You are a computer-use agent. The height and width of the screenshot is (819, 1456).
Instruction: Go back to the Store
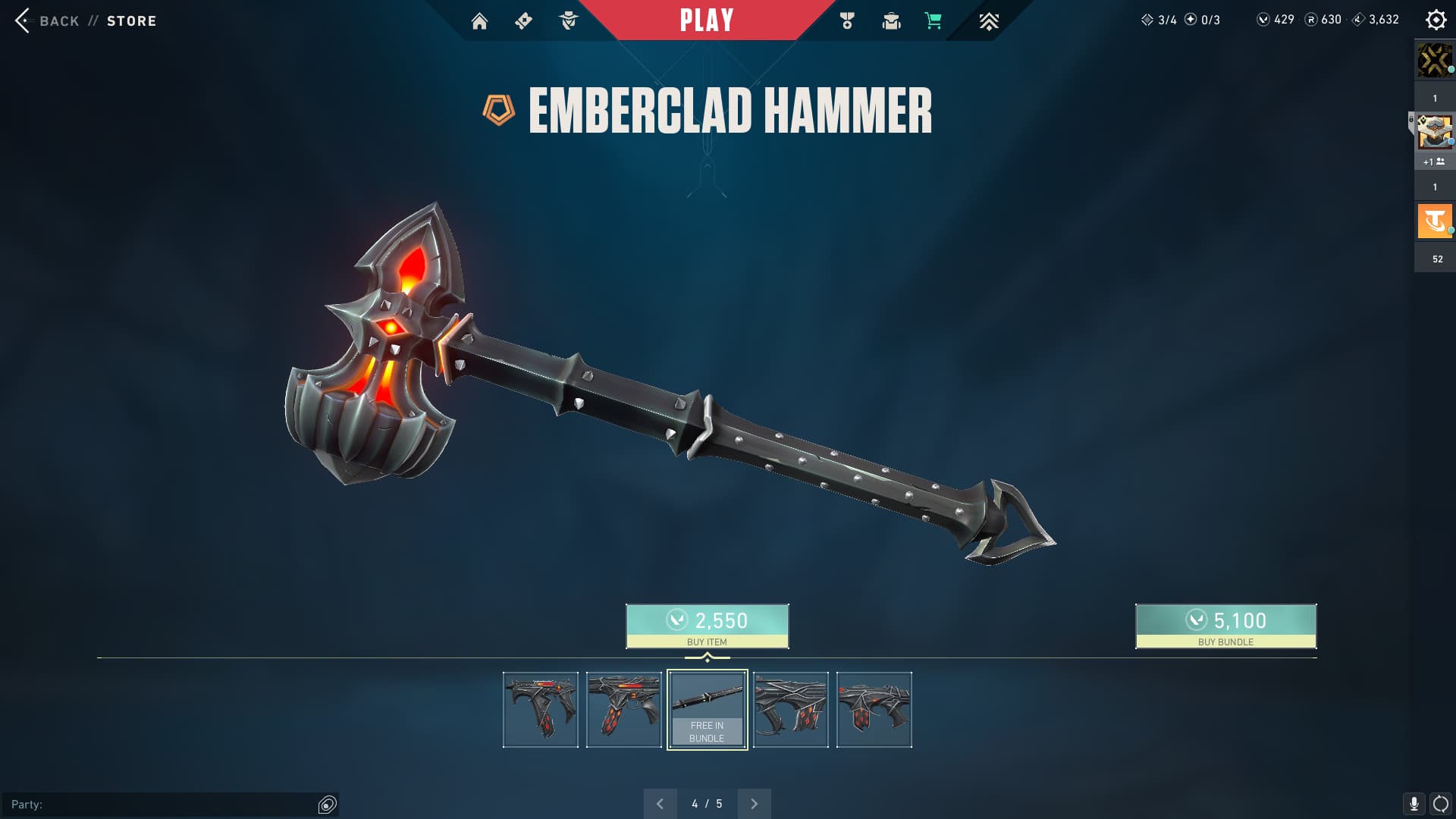click(85, 20)
